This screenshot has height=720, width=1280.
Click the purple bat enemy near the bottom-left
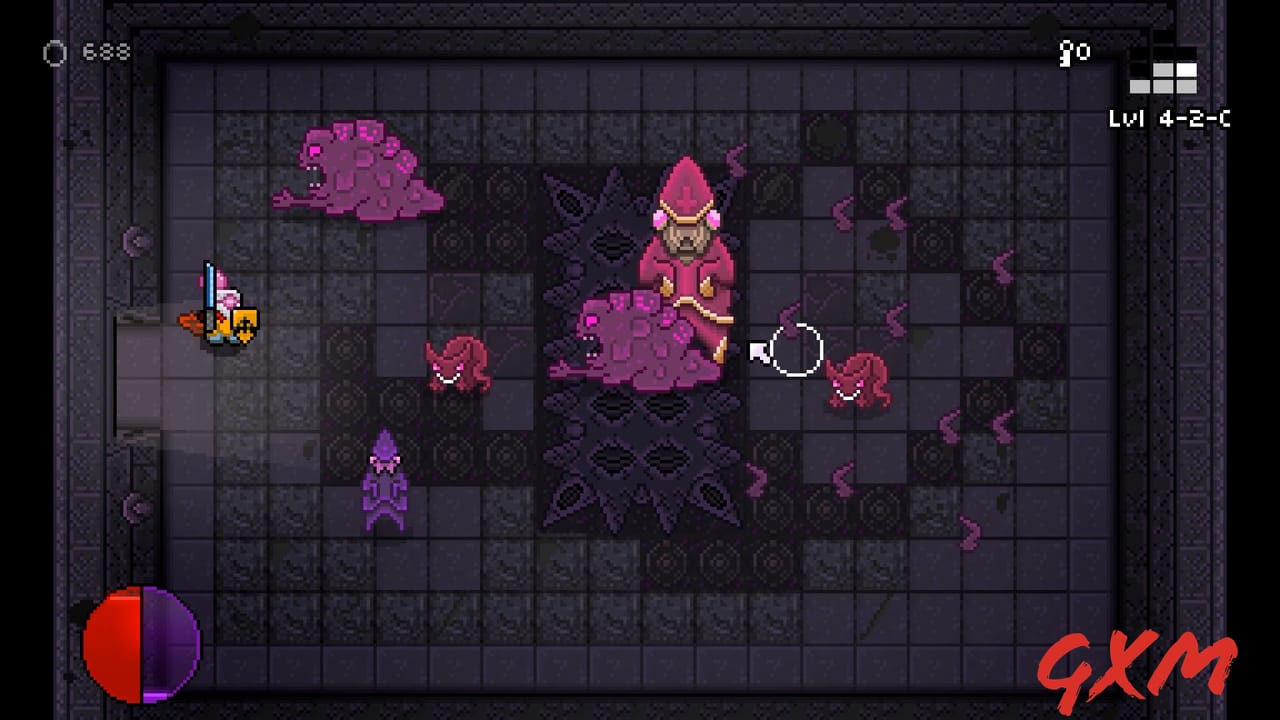pos(385,480)
